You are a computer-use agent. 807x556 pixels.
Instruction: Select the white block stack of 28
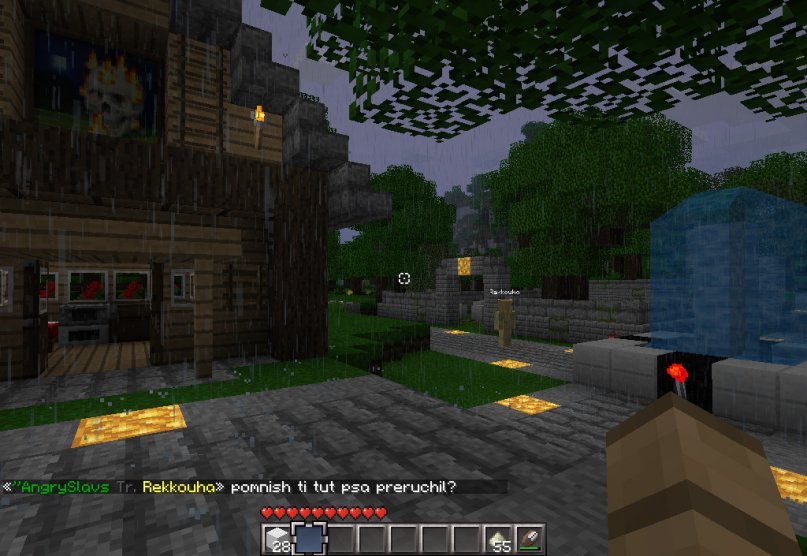pyautogui.click(x=279, y=538)
